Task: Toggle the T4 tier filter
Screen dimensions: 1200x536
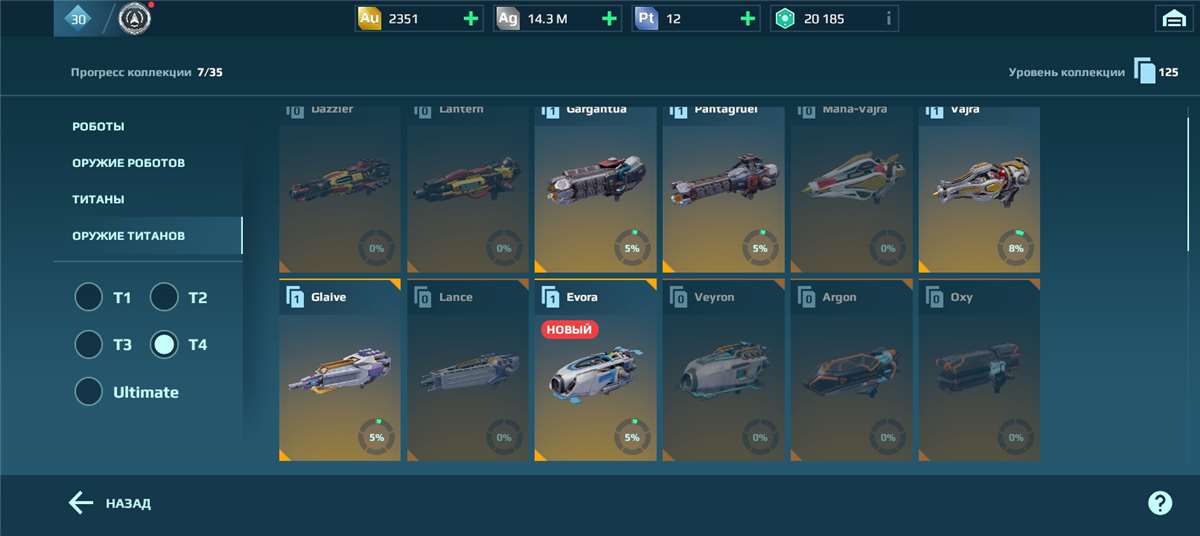Action: point(164,344)
